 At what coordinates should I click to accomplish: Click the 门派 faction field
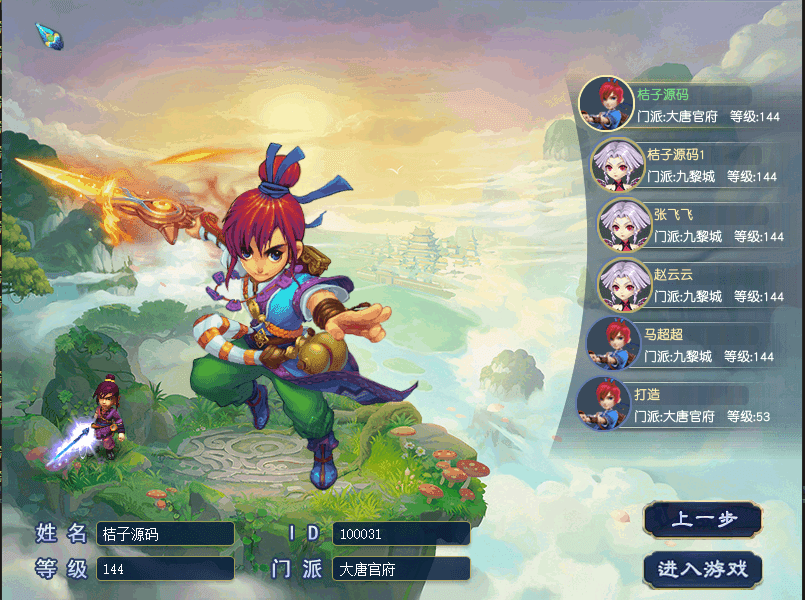point(401,569)
